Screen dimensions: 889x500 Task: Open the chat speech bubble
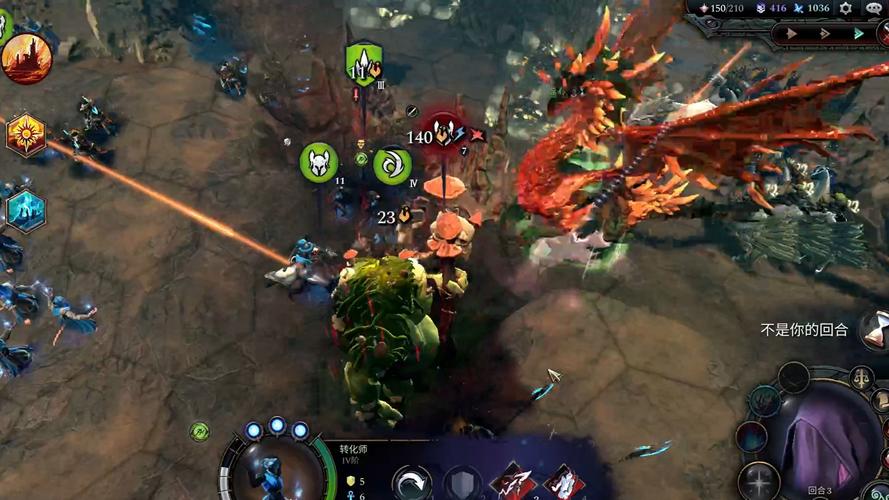(873, 8)
